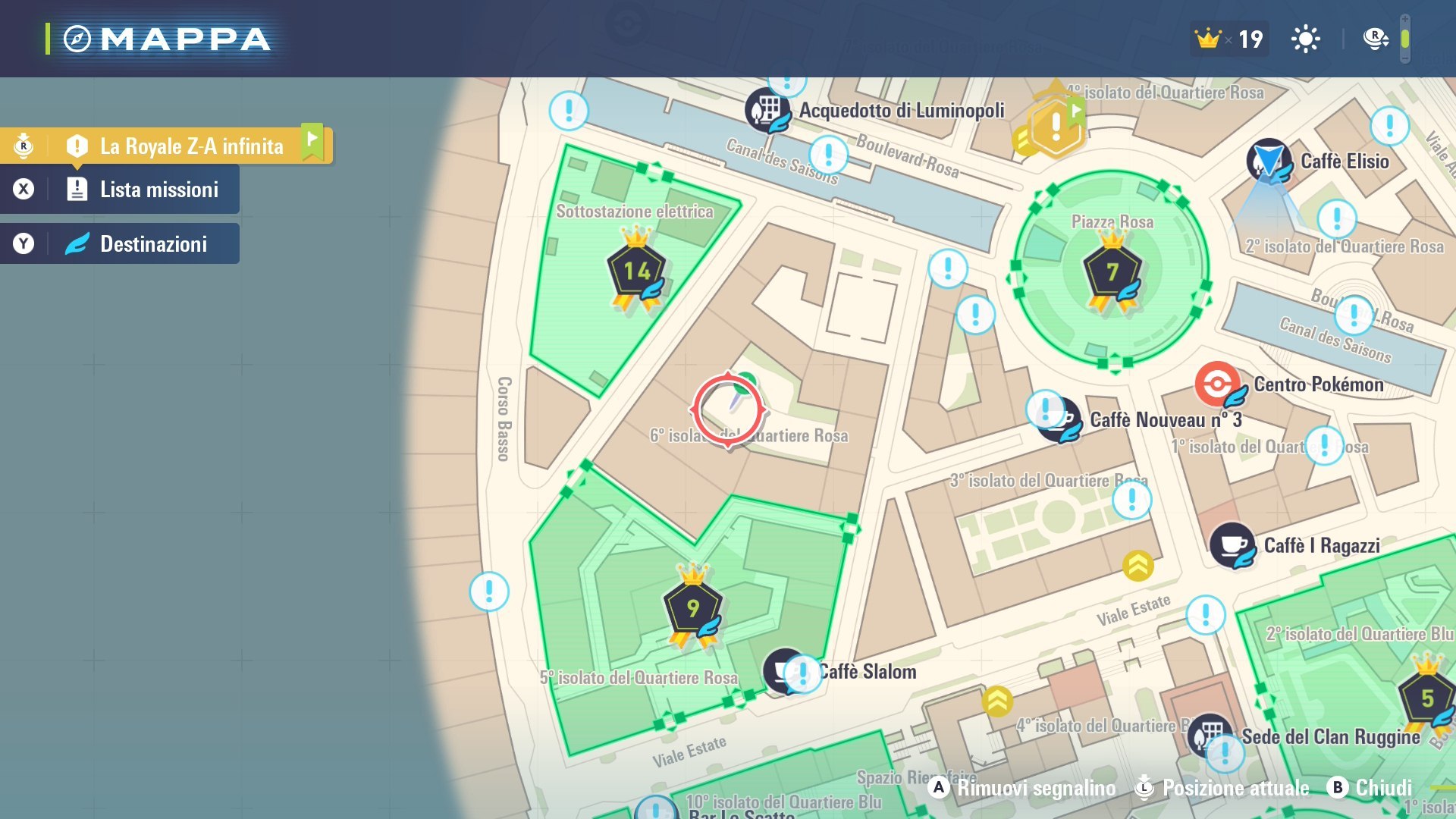This screenshot has width=1456, height=819.
Task: Select the Caffè Nouveau n° 3 marker
Action: (x=1061, y=419)
